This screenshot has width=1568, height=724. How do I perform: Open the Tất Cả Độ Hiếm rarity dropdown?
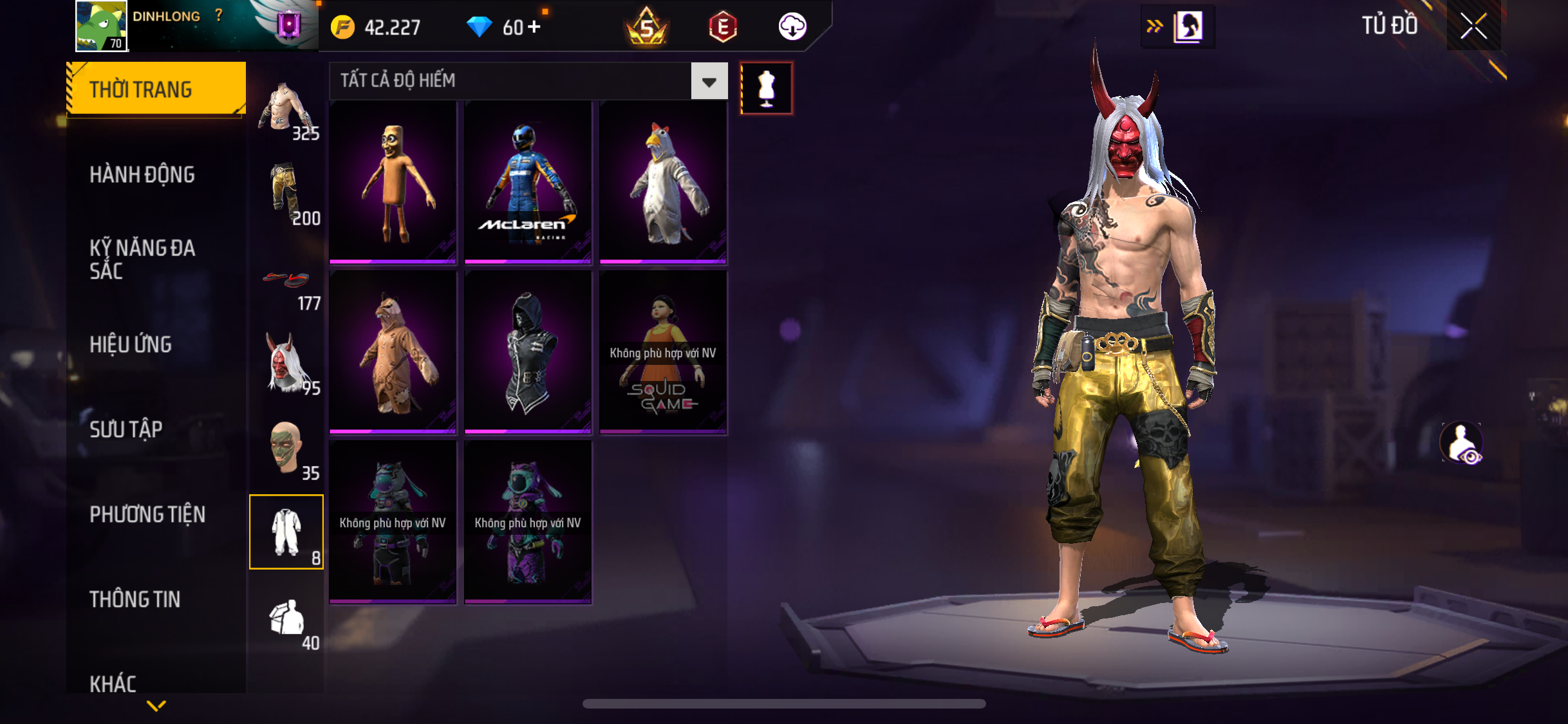click(709, 81)
